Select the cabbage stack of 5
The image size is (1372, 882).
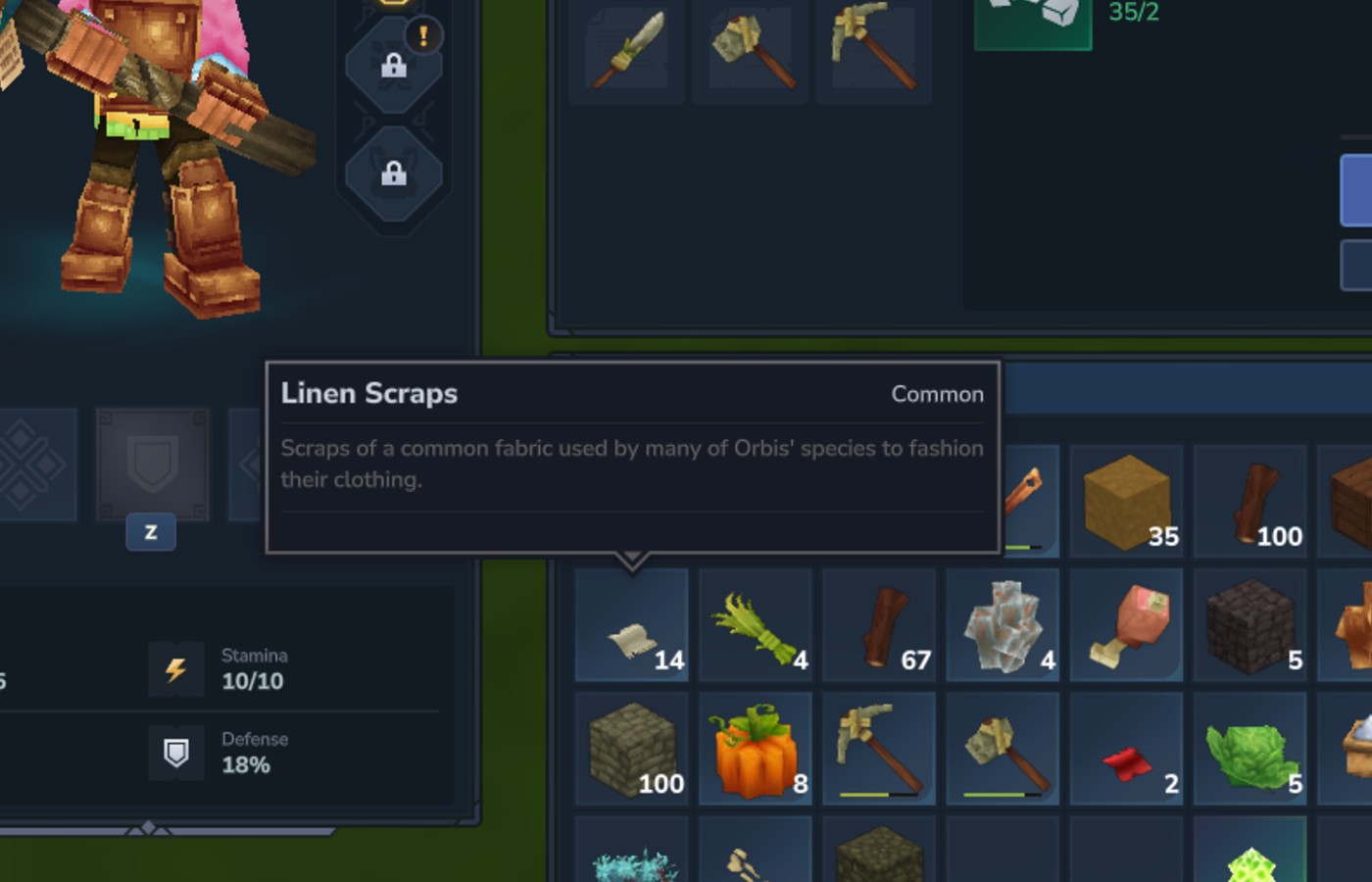(x=1249, y=748)
